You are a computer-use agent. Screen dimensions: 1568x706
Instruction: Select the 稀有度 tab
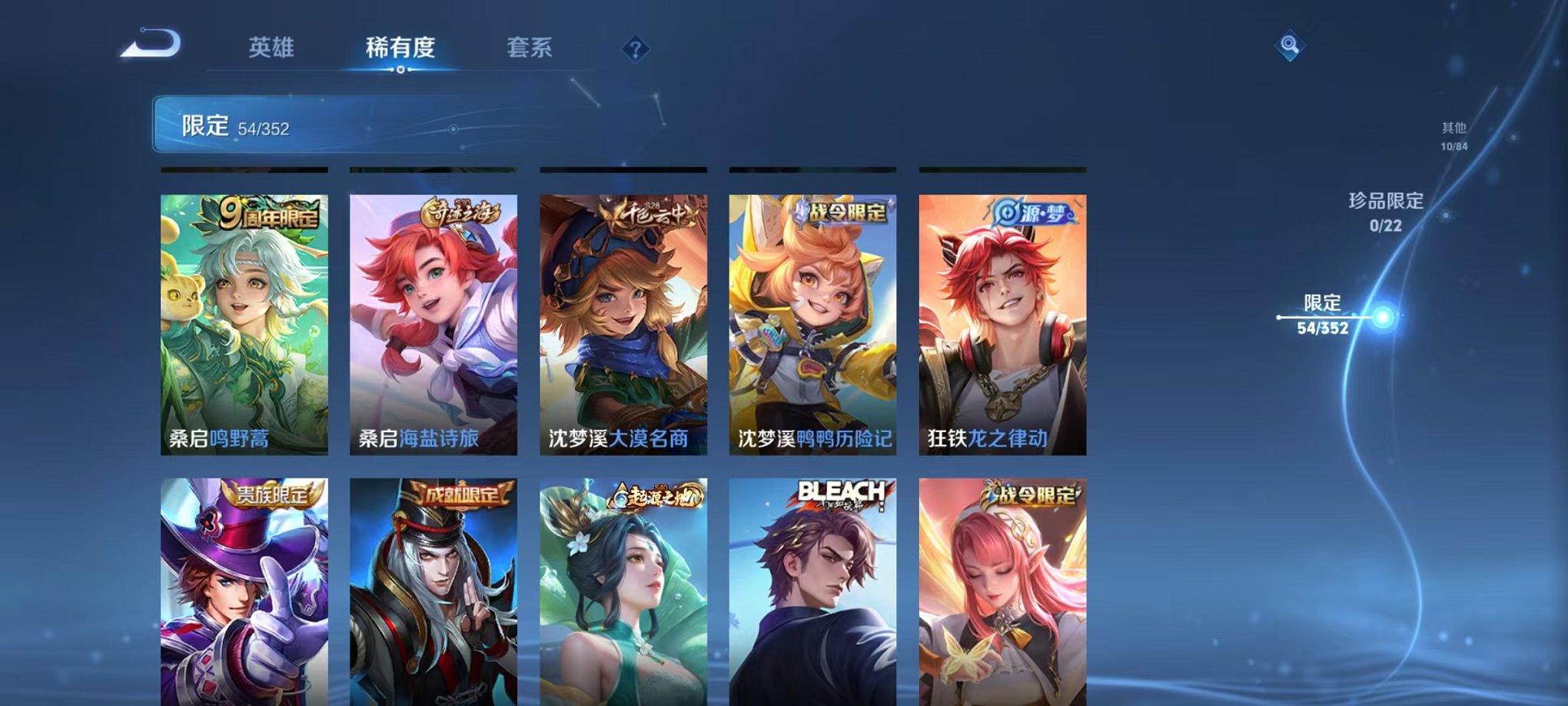click(399, 48)
